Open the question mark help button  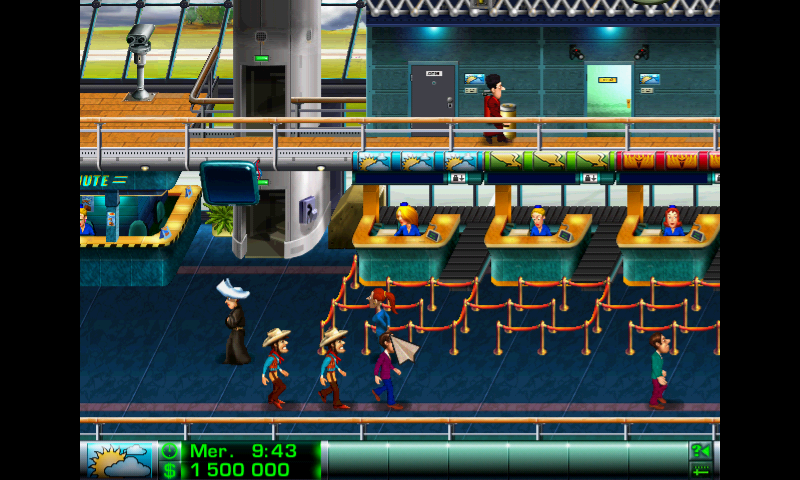[x=700, y=451]
